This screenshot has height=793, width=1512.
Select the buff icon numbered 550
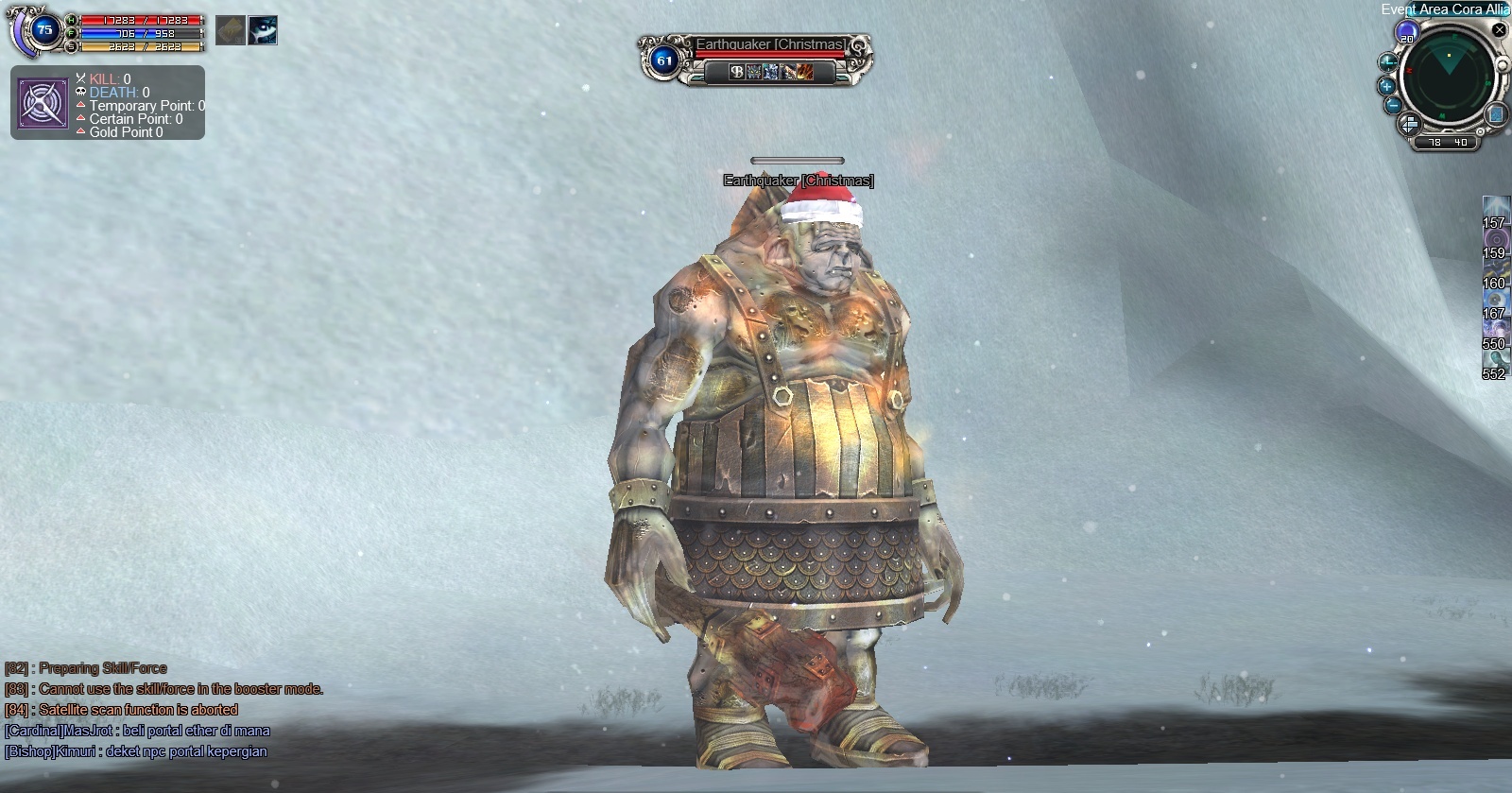(1496, 332)
